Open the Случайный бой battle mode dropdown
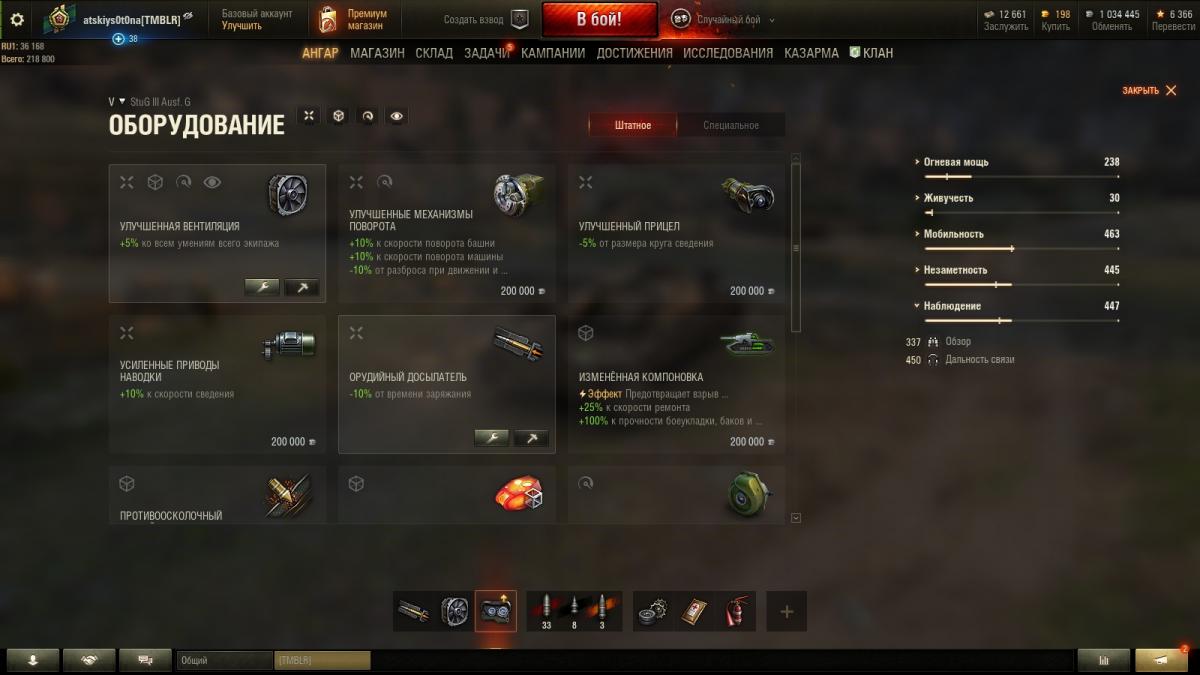The width and height of the screenshot is (1200, 675). coord(723,19)
